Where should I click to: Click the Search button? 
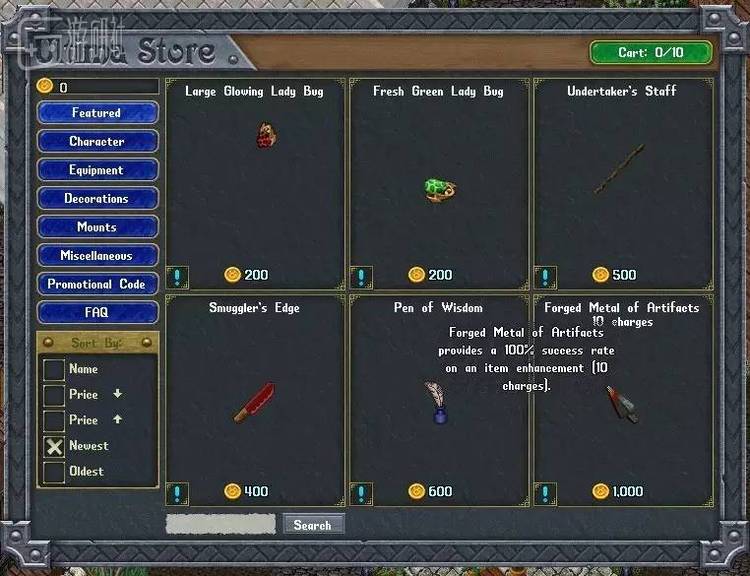pos(313,525)
